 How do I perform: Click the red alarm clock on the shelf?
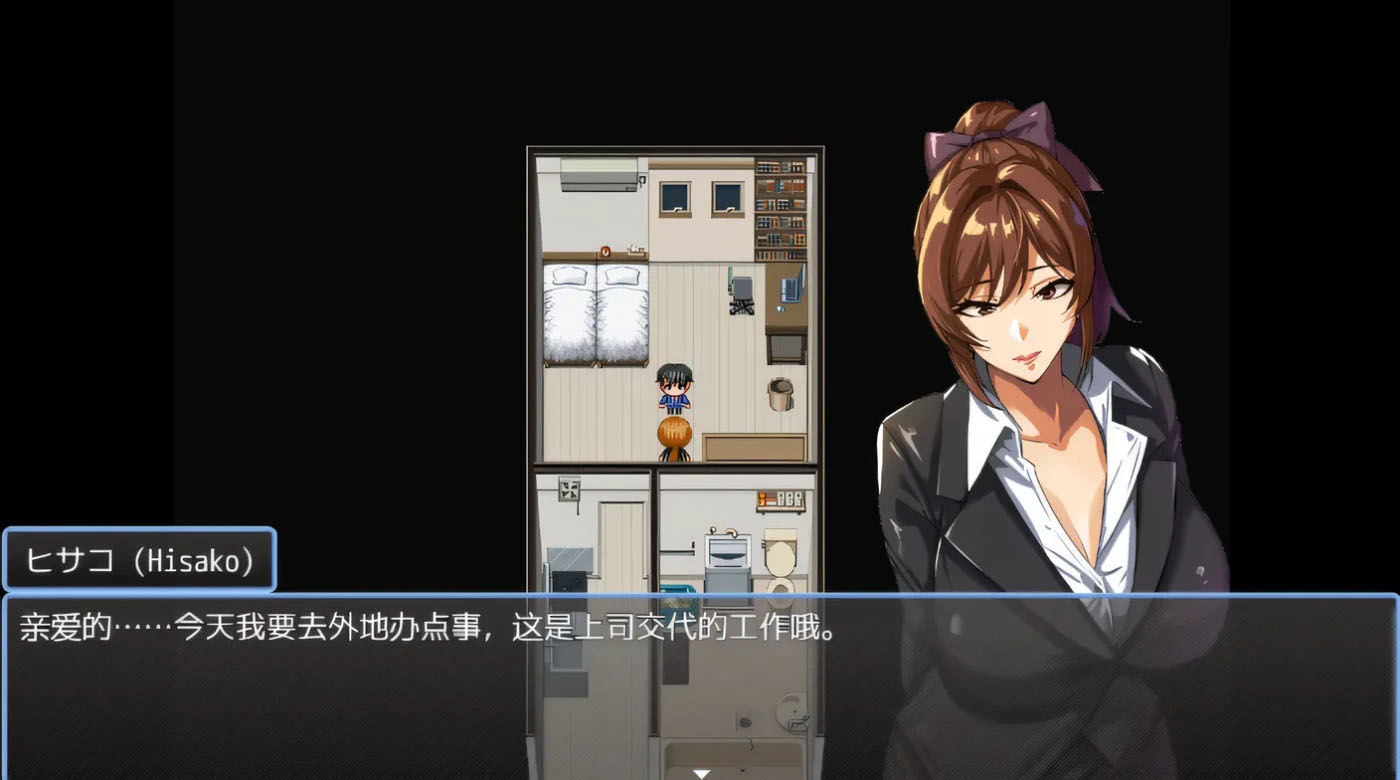(604, 251)
